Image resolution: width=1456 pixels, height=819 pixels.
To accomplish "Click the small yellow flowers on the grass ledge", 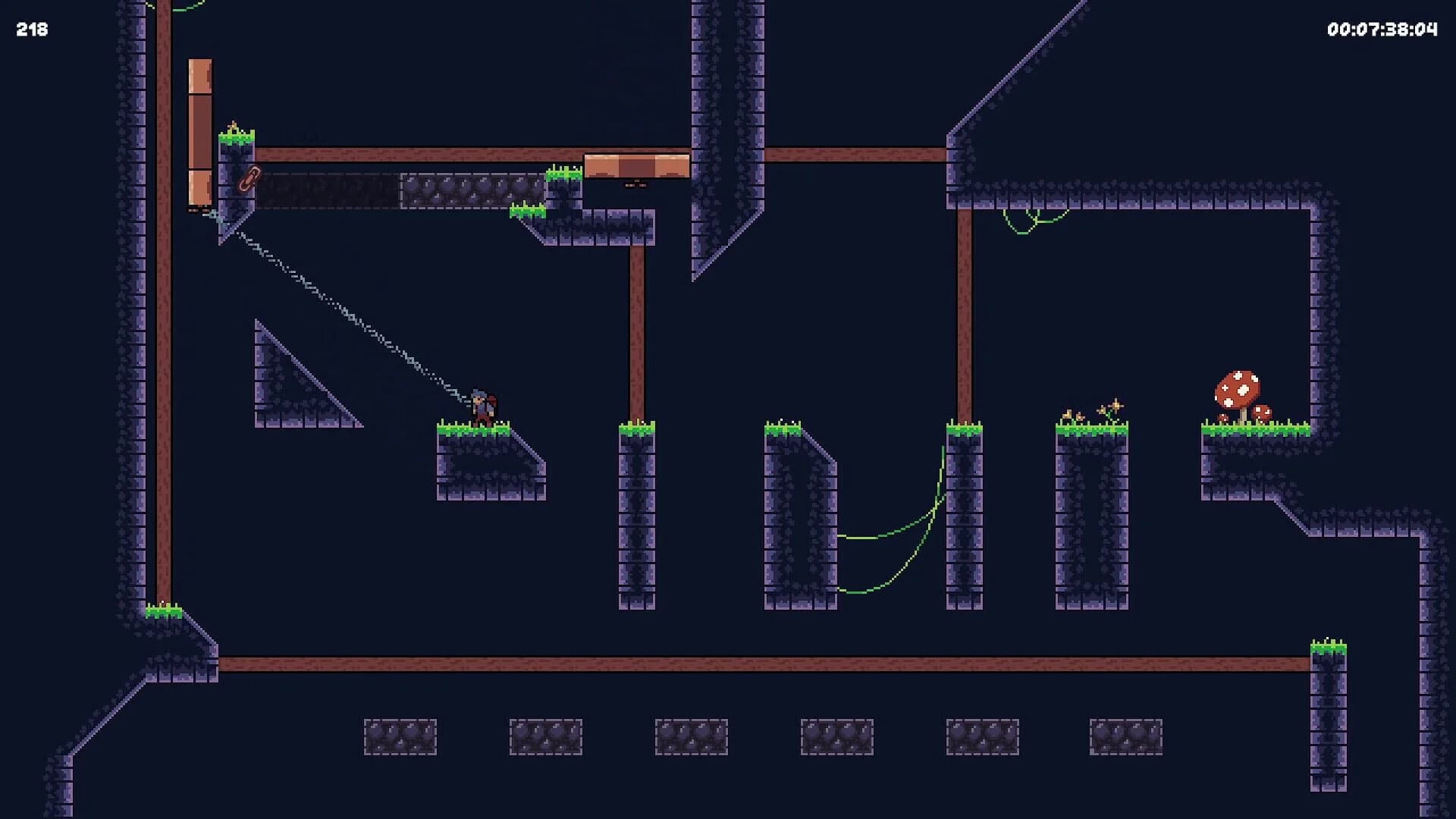I will point(1069,413).
